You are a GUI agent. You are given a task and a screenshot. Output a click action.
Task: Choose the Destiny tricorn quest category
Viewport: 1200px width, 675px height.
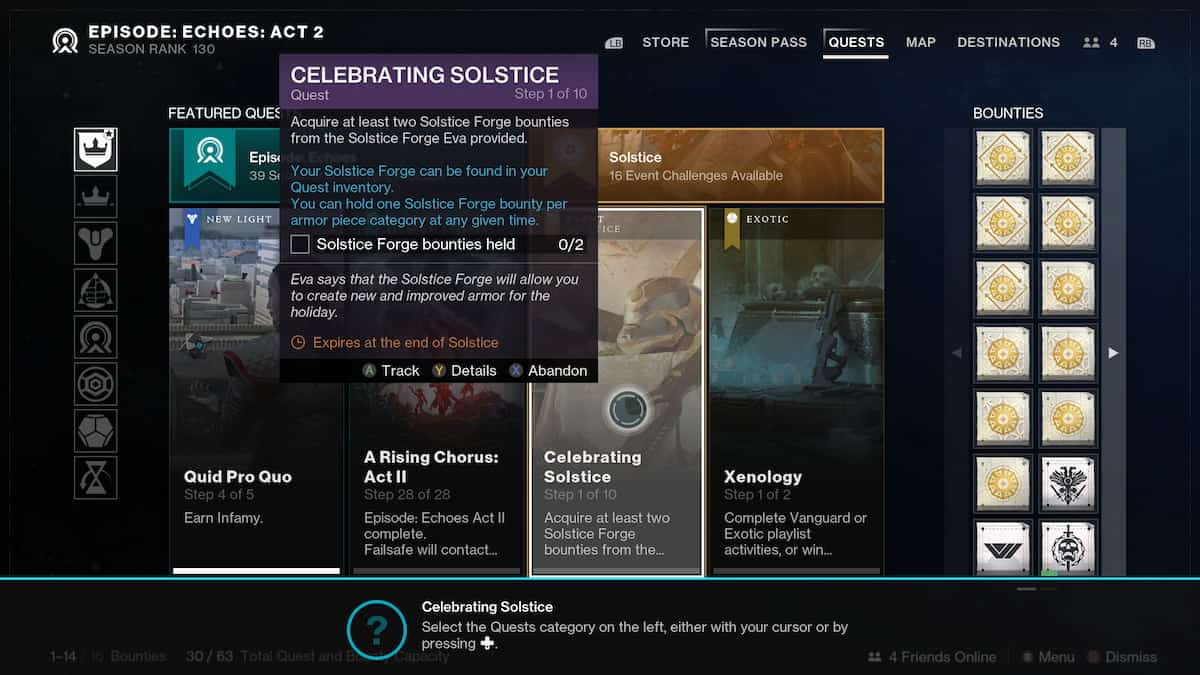[96, 243]
